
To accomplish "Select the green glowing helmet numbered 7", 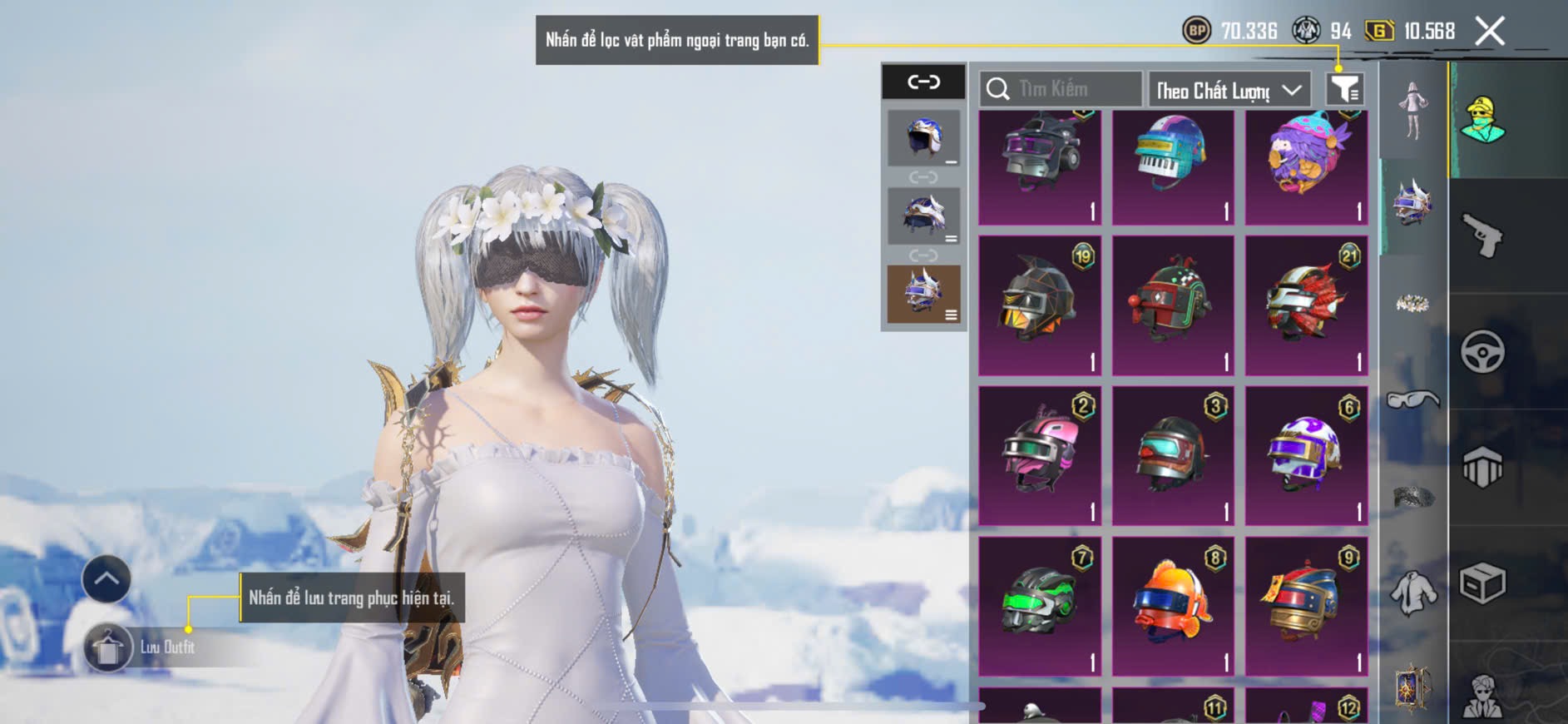I will [1040, 605].
